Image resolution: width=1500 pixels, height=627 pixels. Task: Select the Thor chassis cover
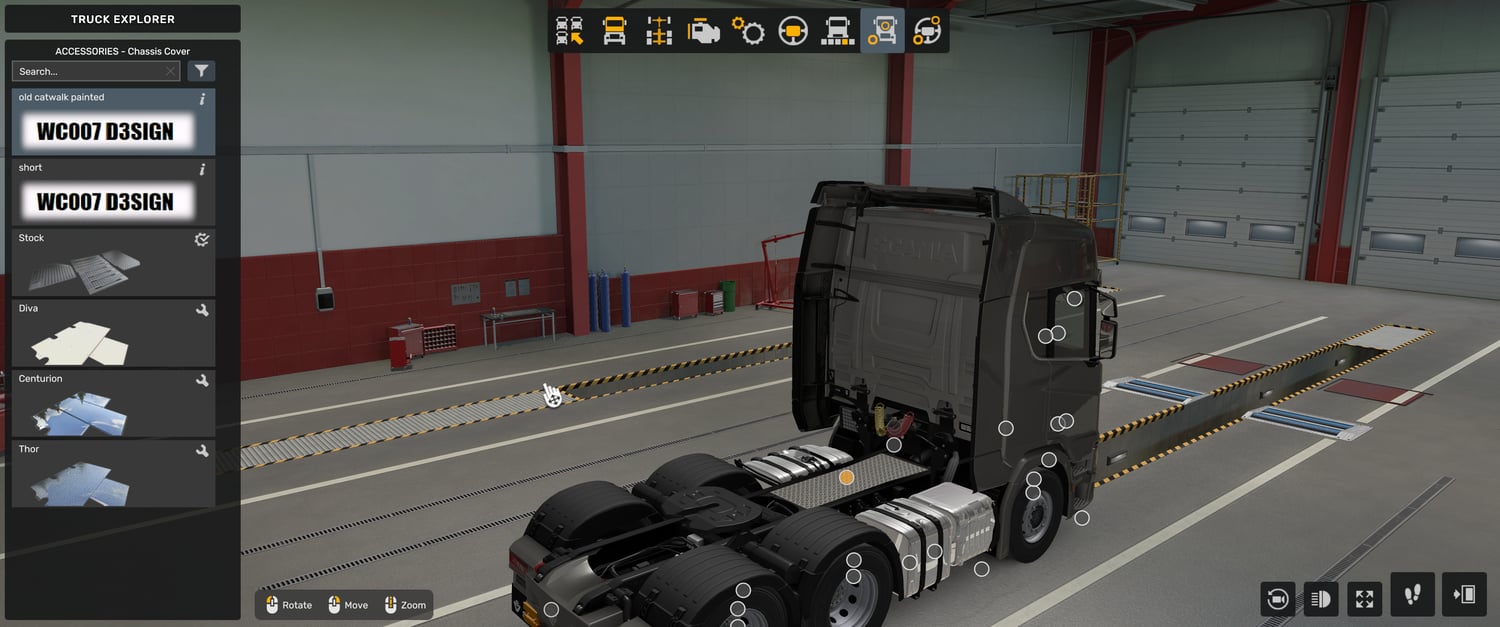coord(114,473)
